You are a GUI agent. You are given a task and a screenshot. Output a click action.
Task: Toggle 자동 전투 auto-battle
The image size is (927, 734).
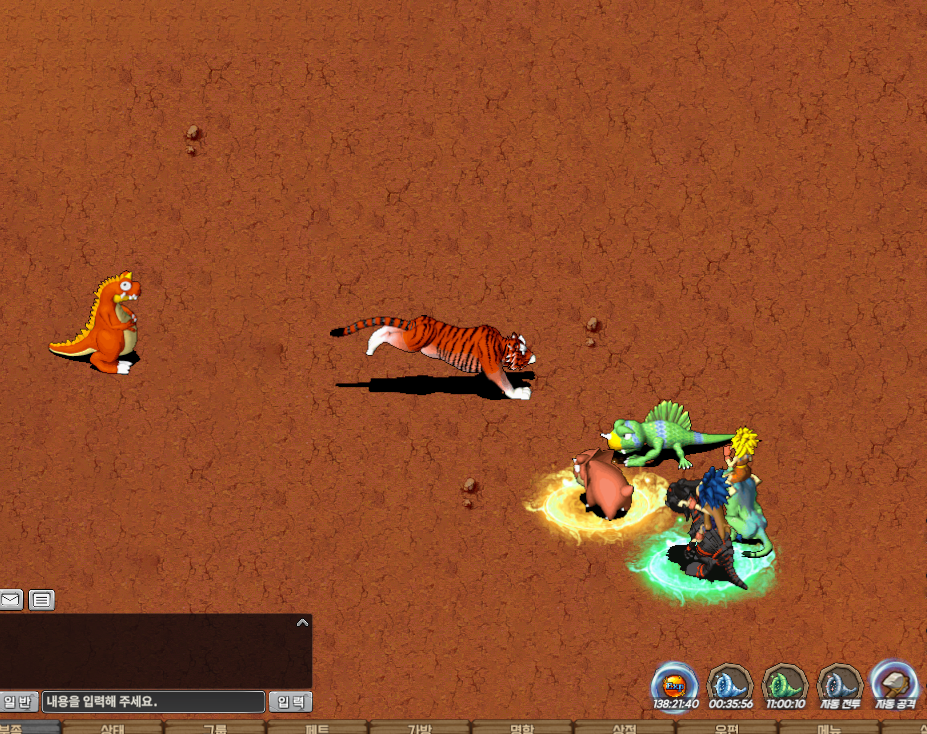point(840,685)
